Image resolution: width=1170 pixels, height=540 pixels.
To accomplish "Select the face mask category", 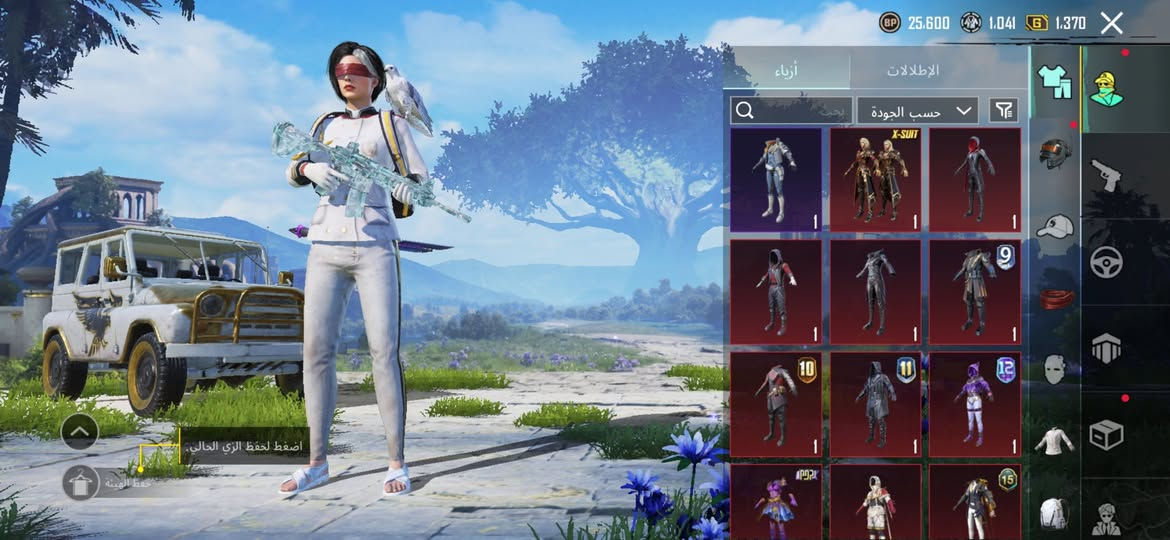I will tap(1054, 370).
